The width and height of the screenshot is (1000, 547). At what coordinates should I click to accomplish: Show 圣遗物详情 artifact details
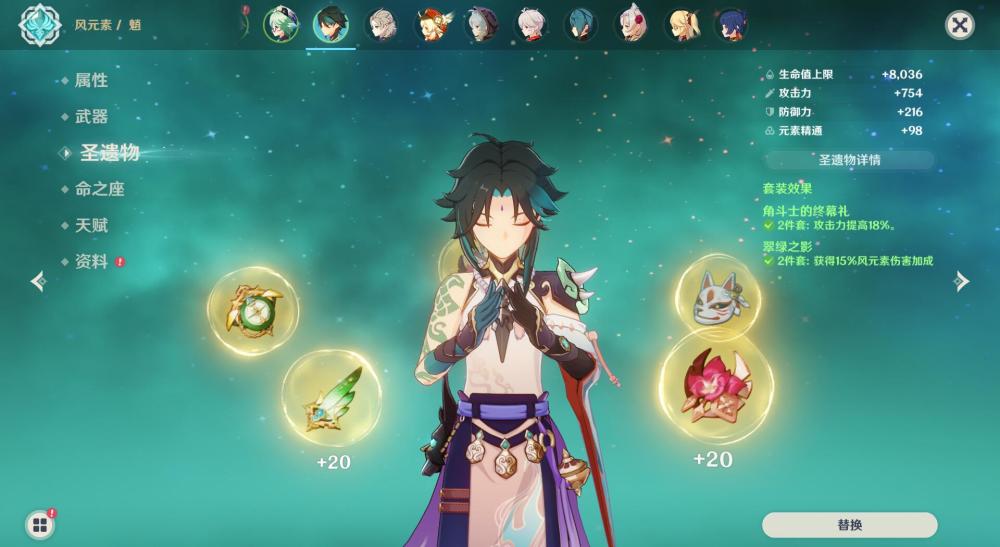coord(849,160)
